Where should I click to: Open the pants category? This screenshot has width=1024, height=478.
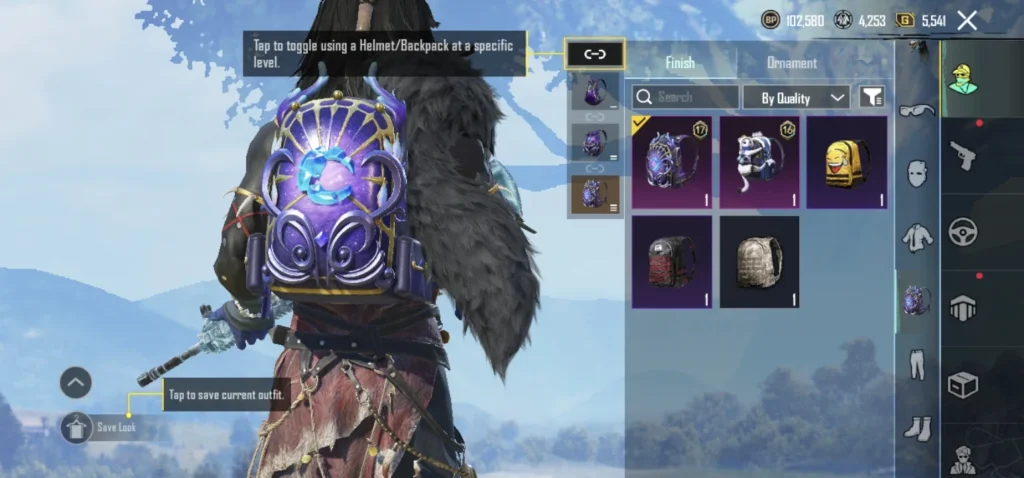click(x=917, y=364)
